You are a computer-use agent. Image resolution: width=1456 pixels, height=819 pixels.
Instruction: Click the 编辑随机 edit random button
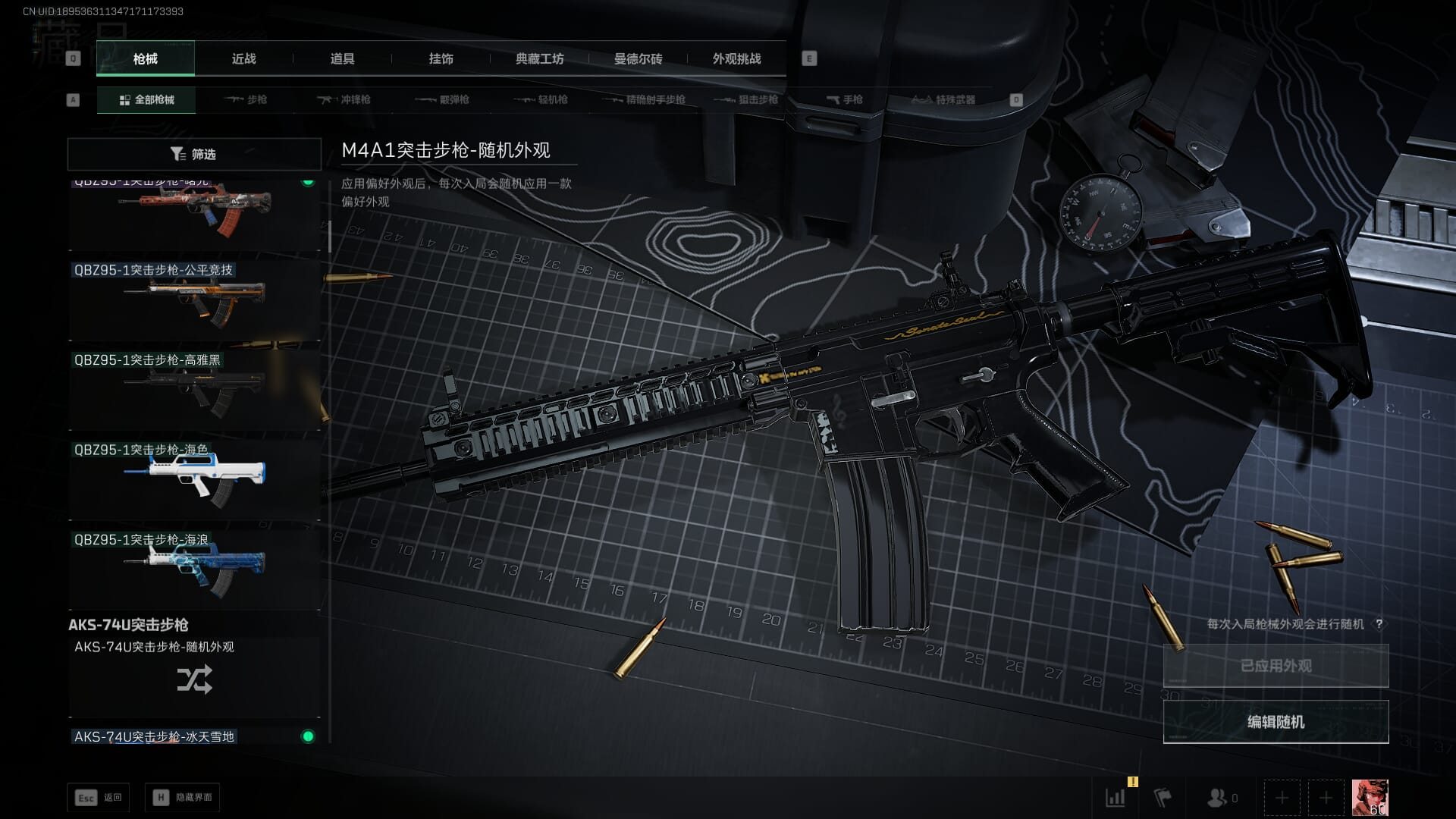1276,722
